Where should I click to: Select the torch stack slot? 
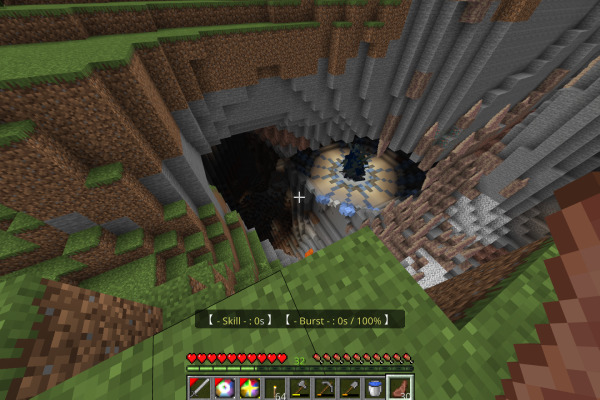275,387
